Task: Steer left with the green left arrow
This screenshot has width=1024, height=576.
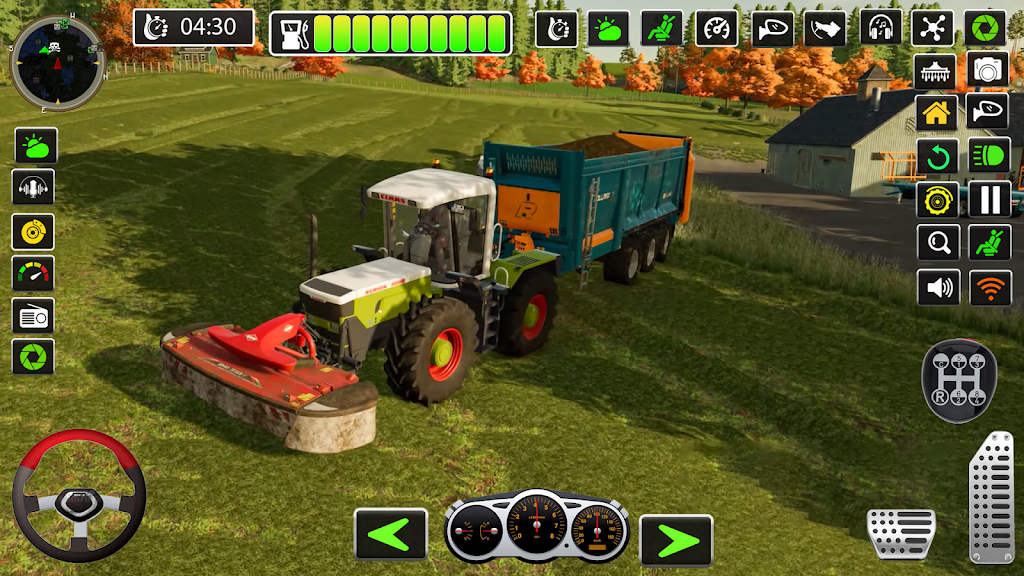Action: tap(391, 534)
